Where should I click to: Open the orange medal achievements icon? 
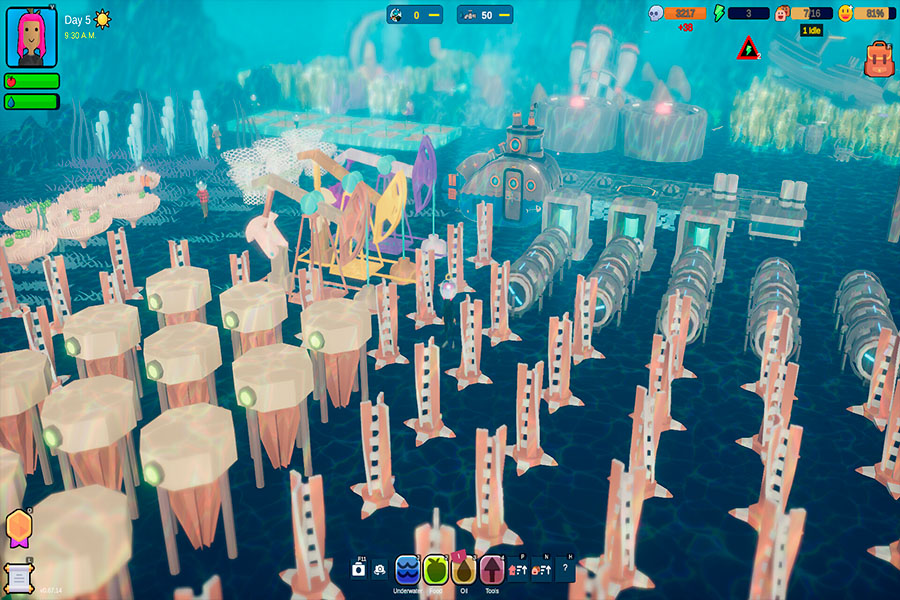(18, 527)
